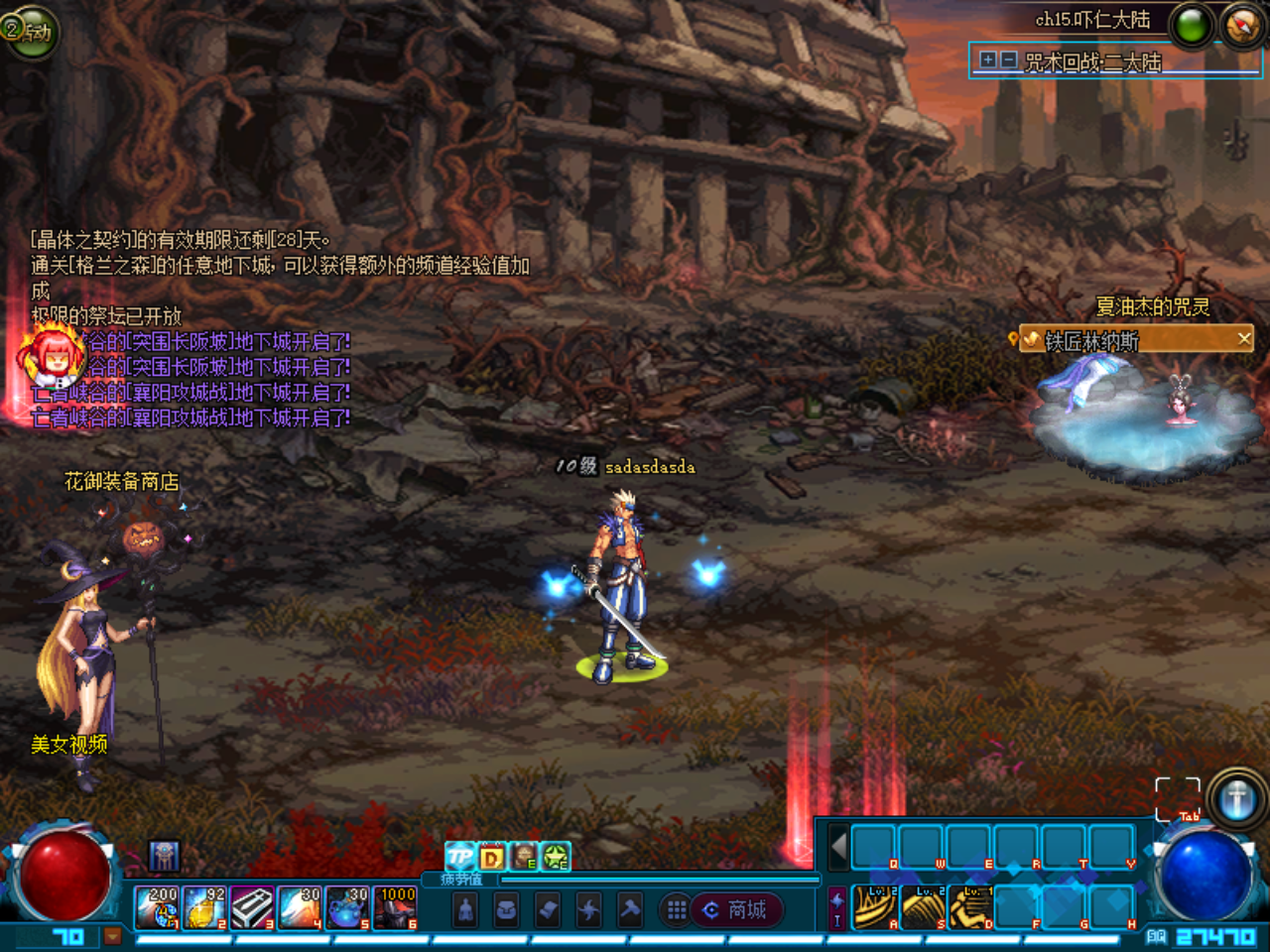Open the character info icon on bottom menu
The width and height of the screenshot is (1270, 952).
pos(464,909)
